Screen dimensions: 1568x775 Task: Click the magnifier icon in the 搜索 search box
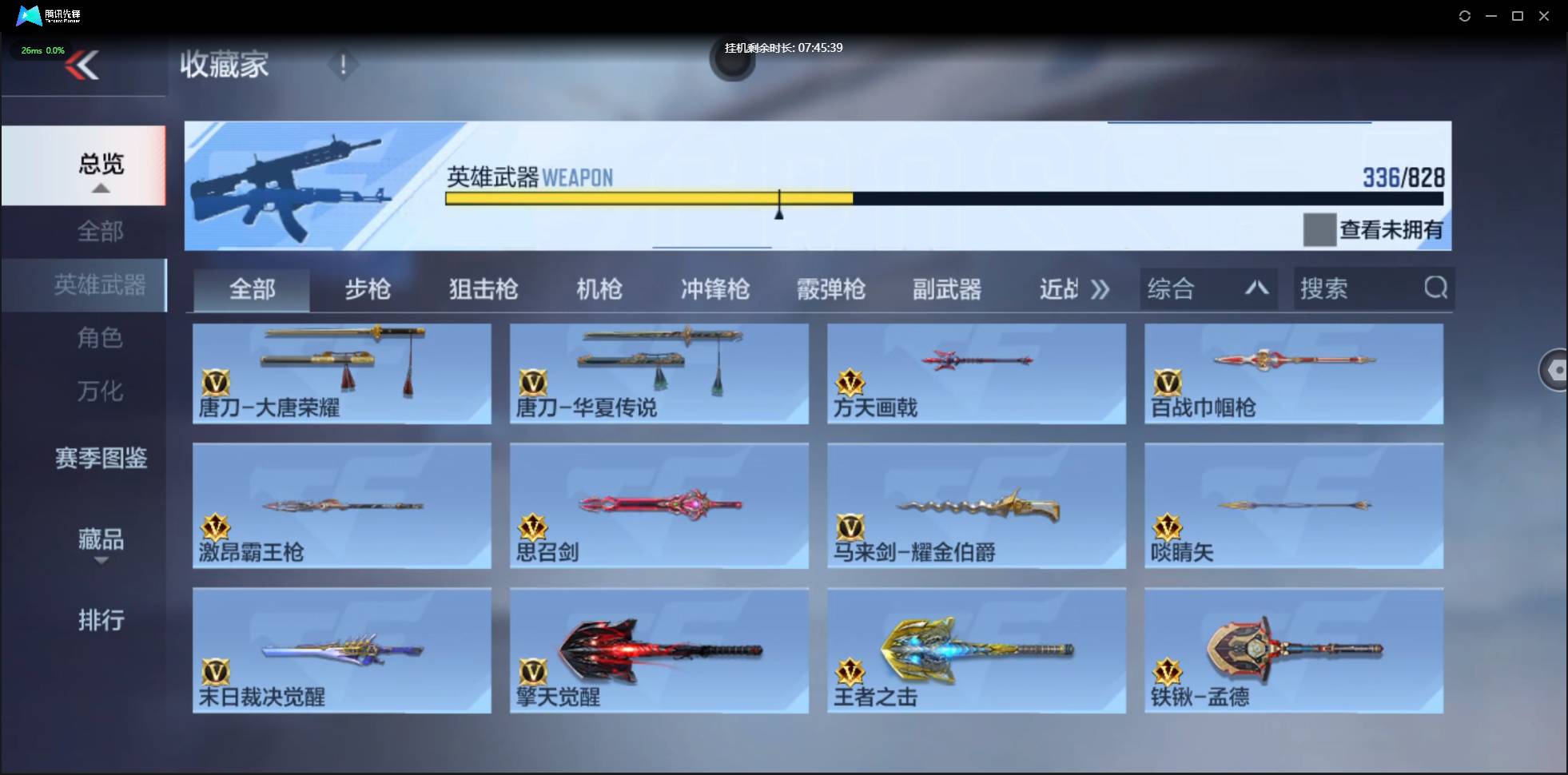[x=1436, y=289]
